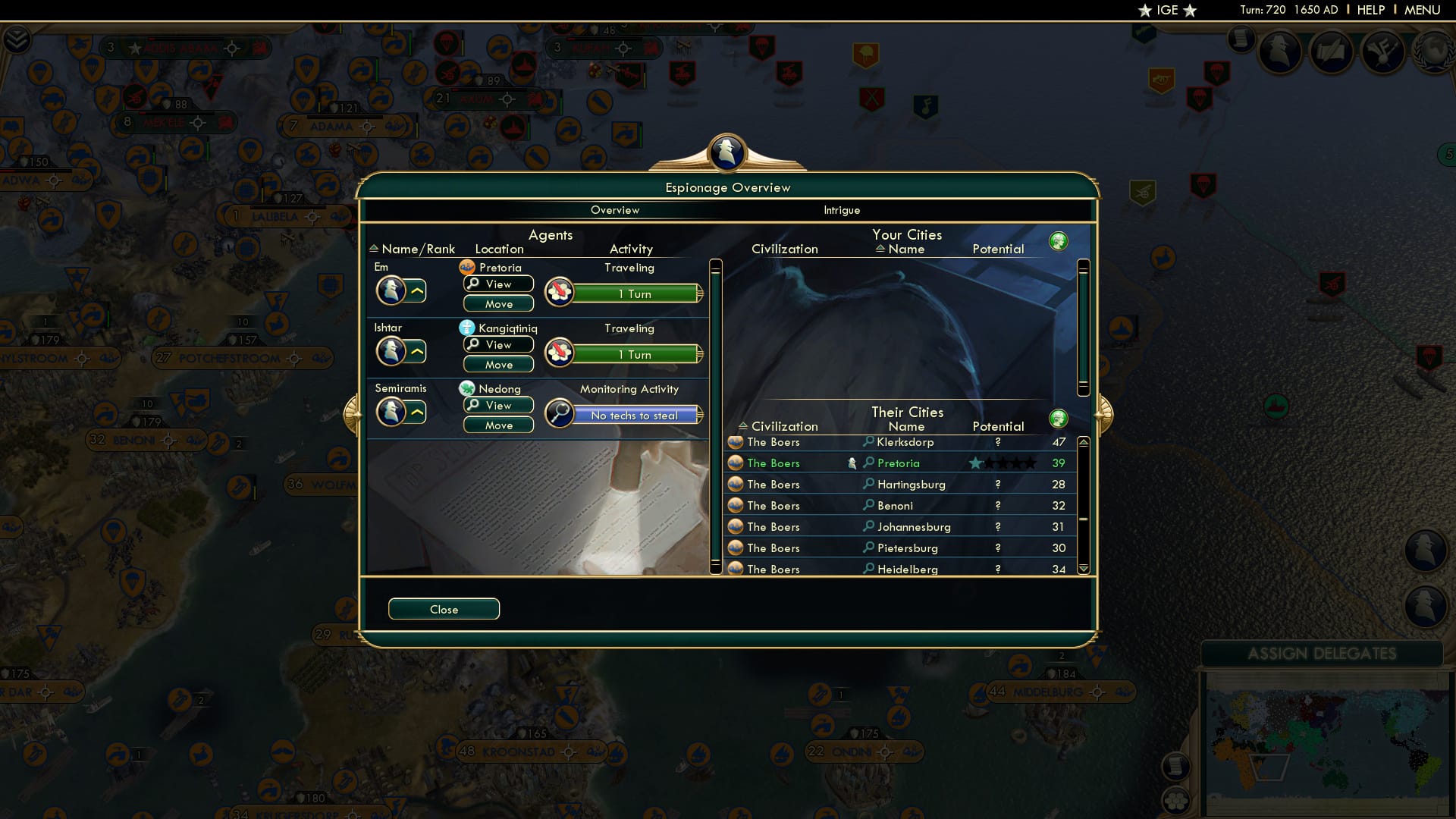Screen dimensions: 1456x819
Task: Click Em's 1 Turn travel progress bar
Action: pyautogui.click(x=637, y=293)
